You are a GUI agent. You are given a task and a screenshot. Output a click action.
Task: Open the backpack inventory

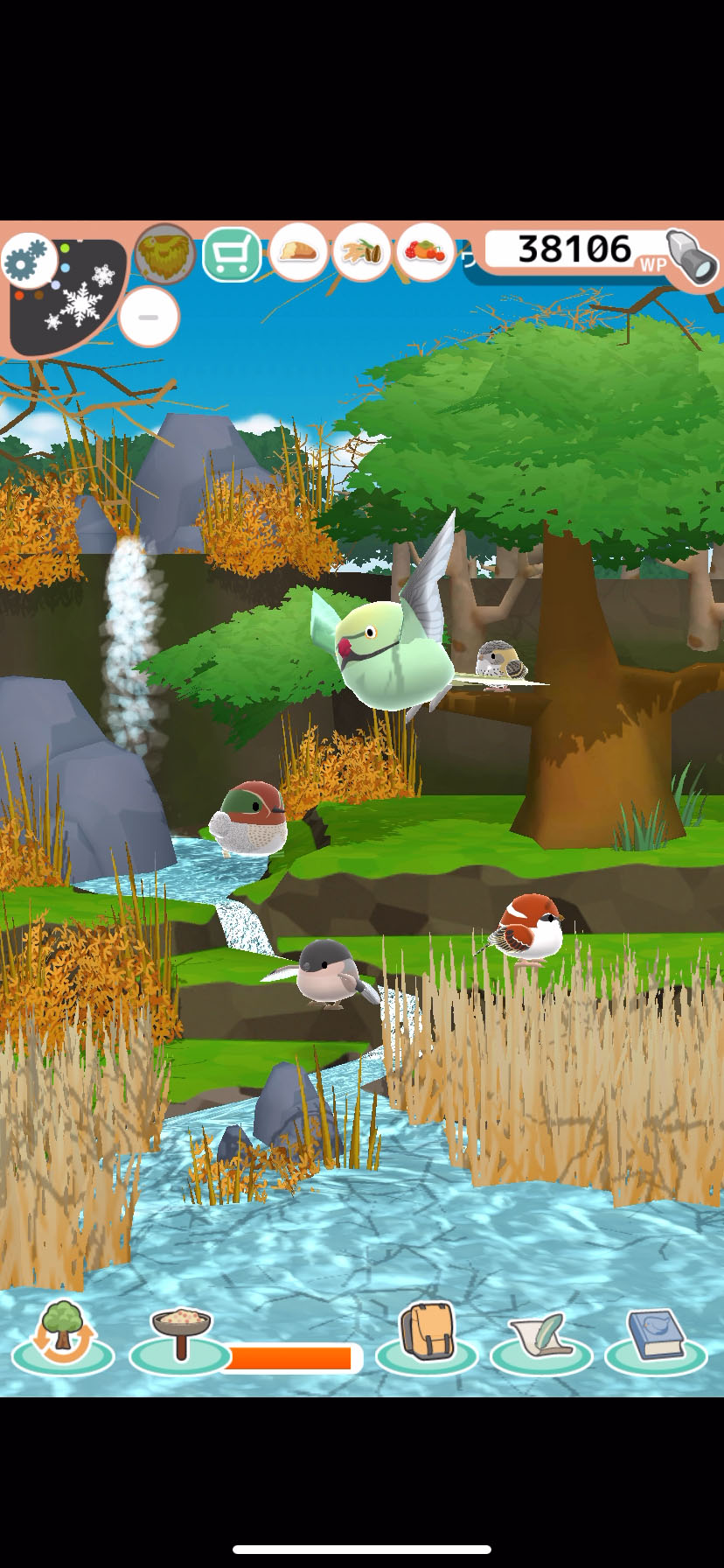point(427,1334)
